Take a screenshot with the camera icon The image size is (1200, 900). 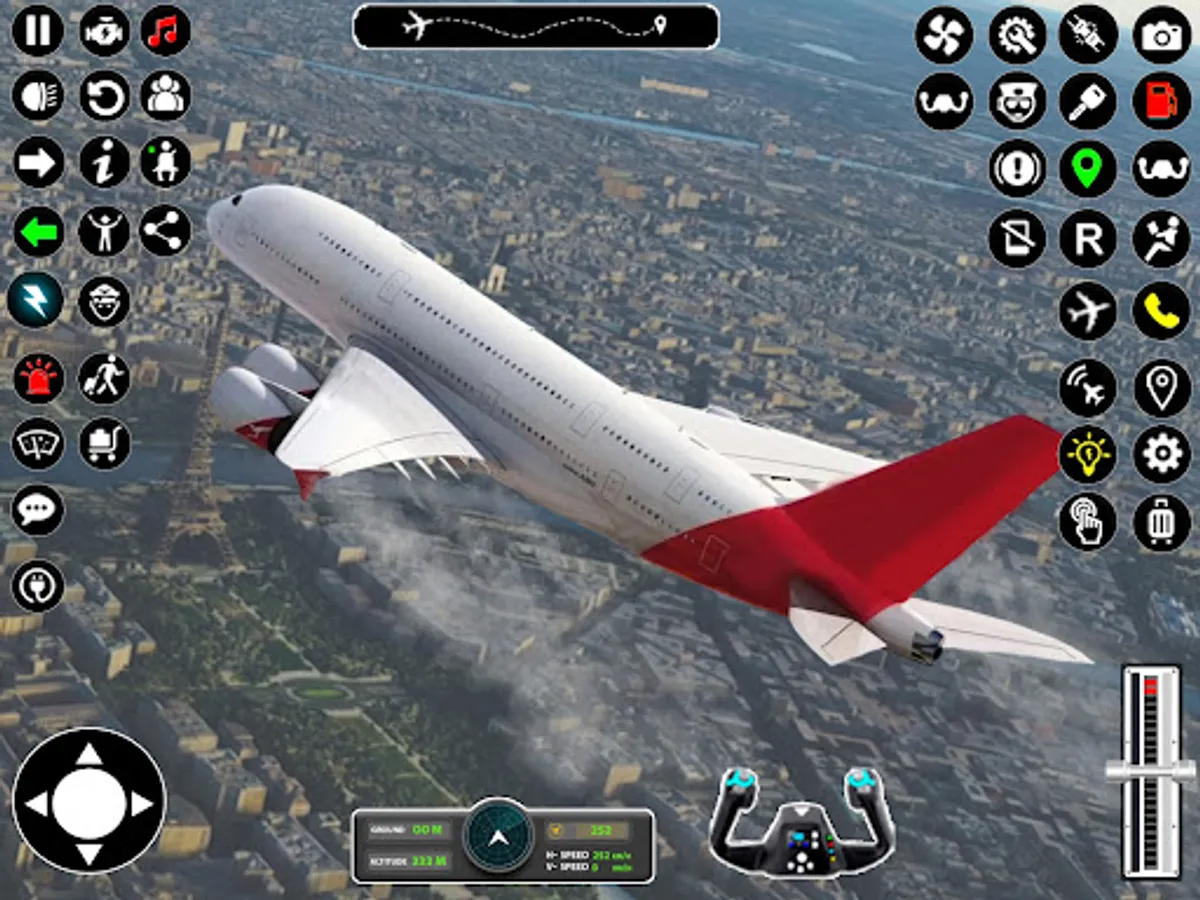point(1162,36)
